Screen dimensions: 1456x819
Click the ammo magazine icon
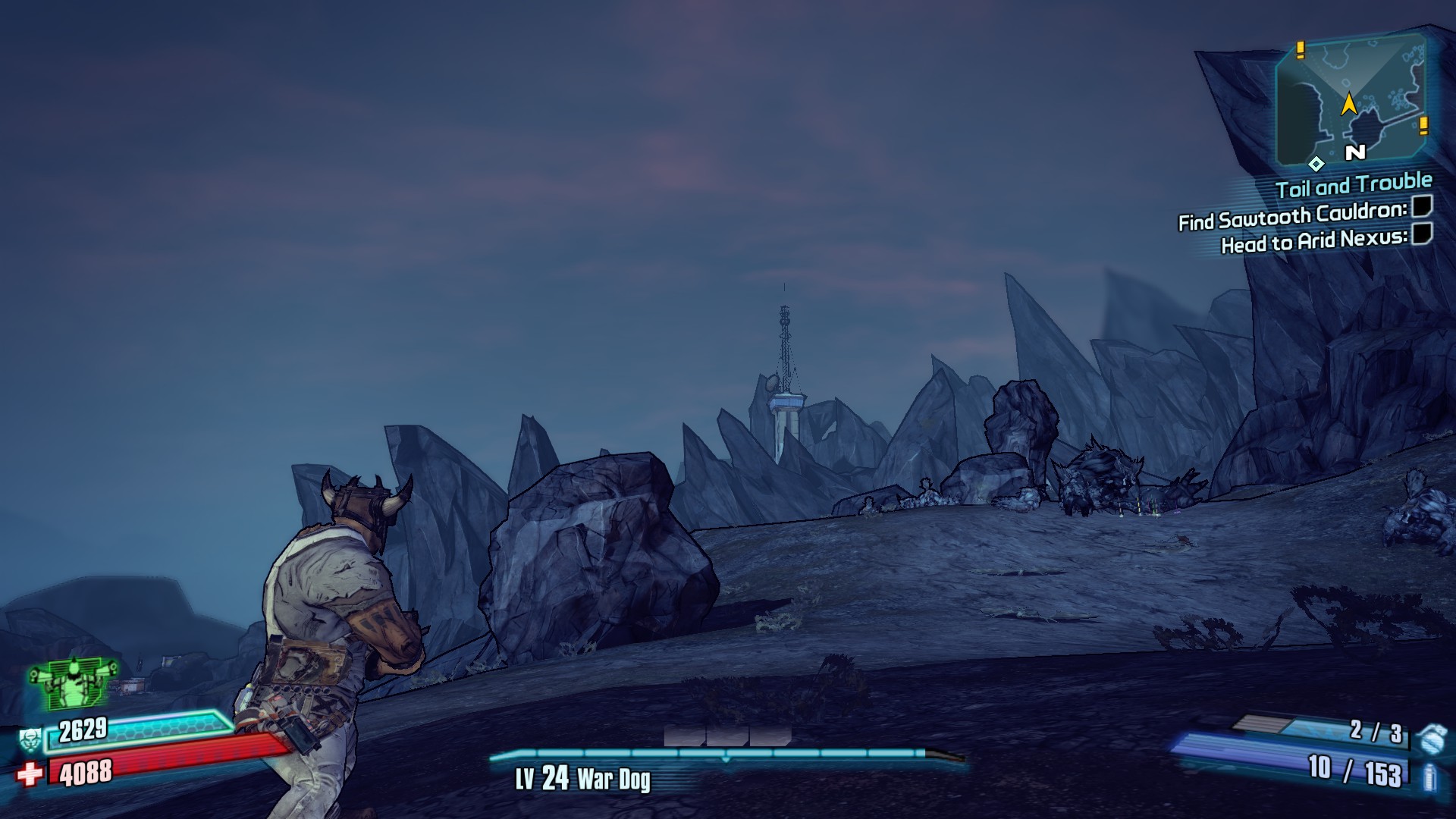tap(1430, 777)
